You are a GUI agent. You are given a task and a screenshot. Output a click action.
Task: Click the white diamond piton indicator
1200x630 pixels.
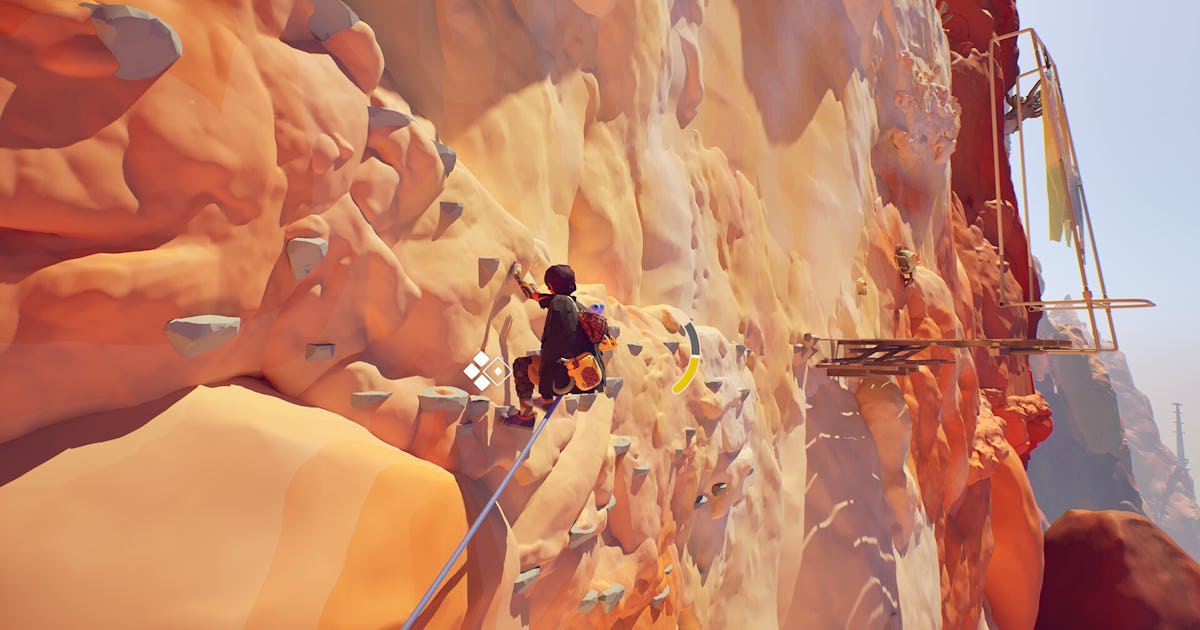486,370
